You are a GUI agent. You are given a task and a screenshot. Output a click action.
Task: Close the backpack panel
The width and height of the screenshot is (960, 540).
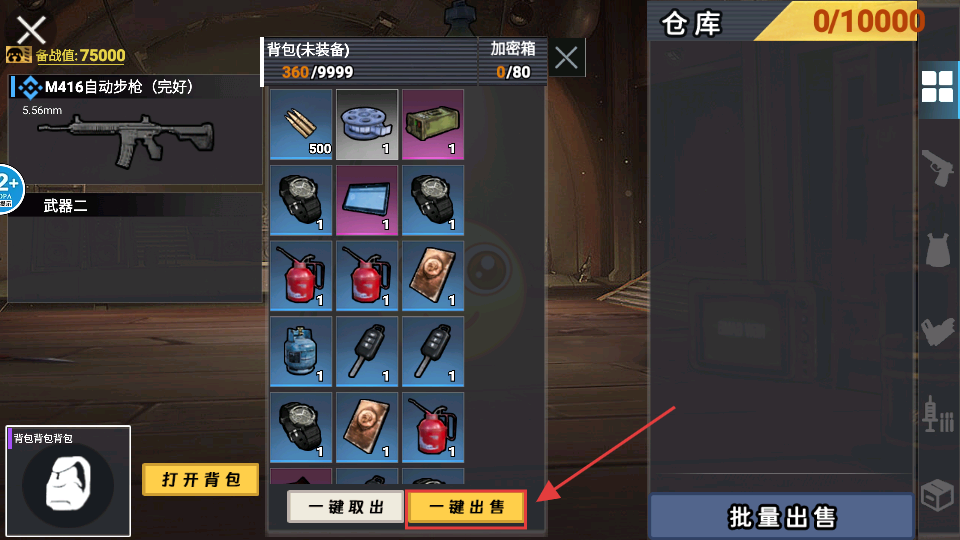pyautogui.click(x=566, y=59)
